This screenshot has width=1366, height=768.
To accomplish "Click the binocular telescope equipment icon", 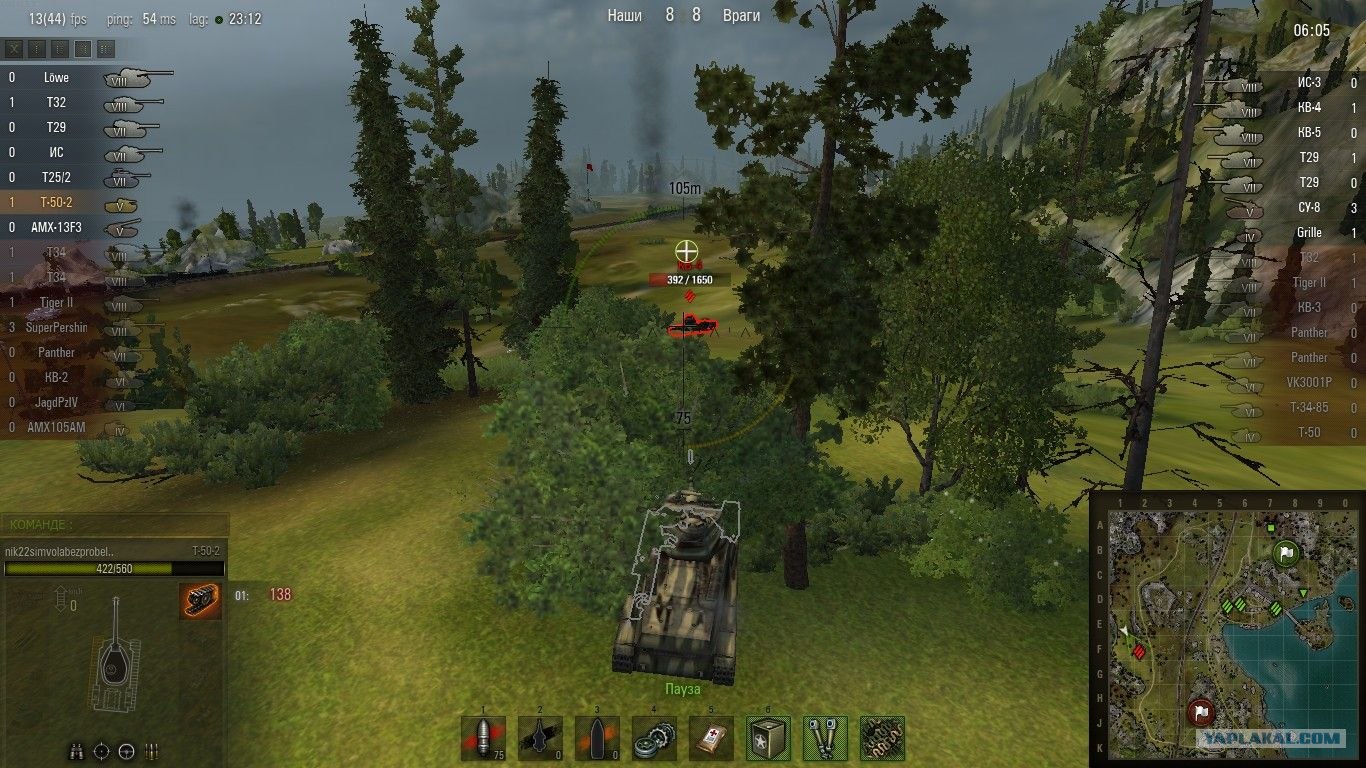I will point(825,738).
